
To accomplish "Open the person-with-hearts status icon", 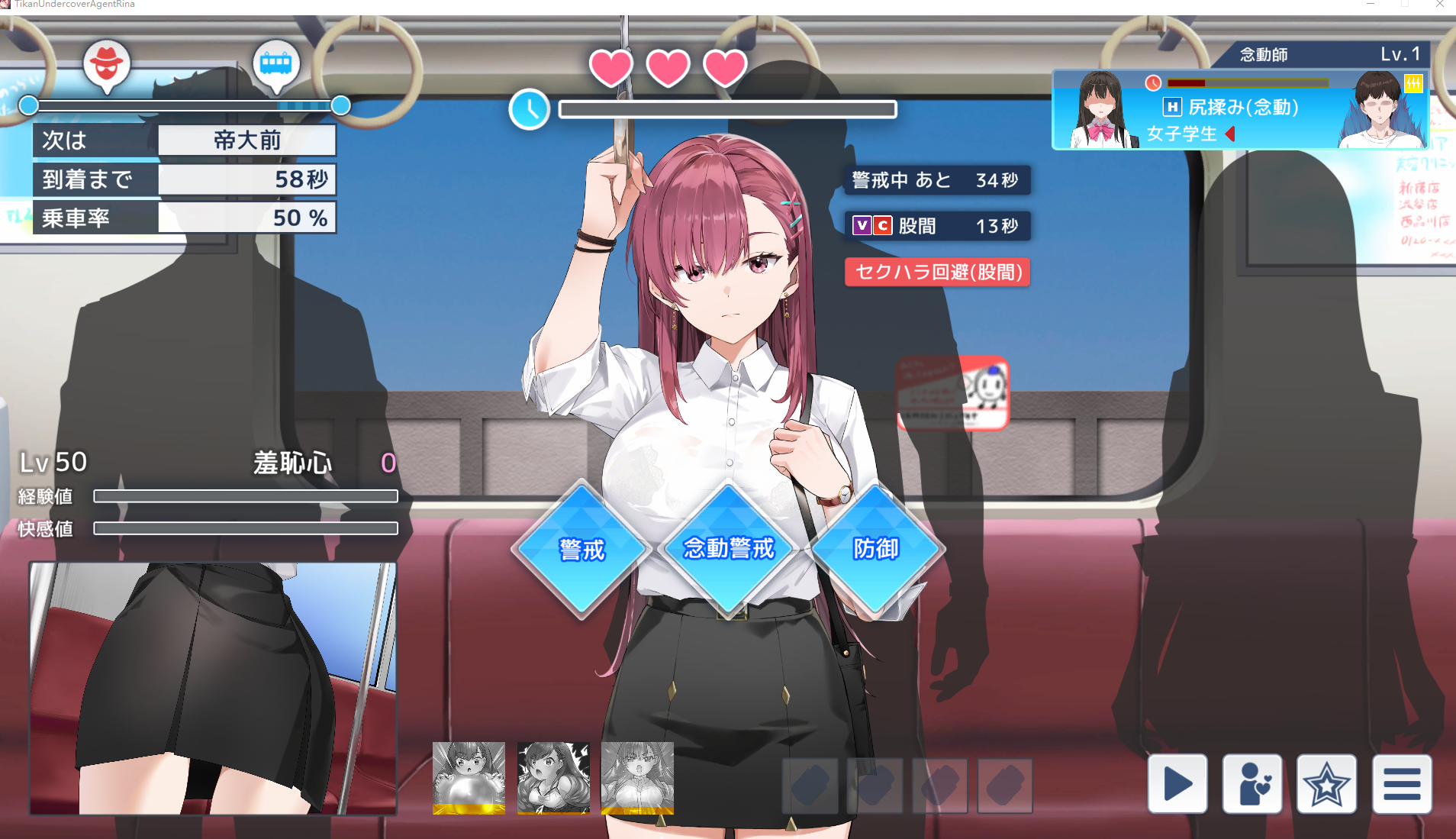I will pos(1251,784).
